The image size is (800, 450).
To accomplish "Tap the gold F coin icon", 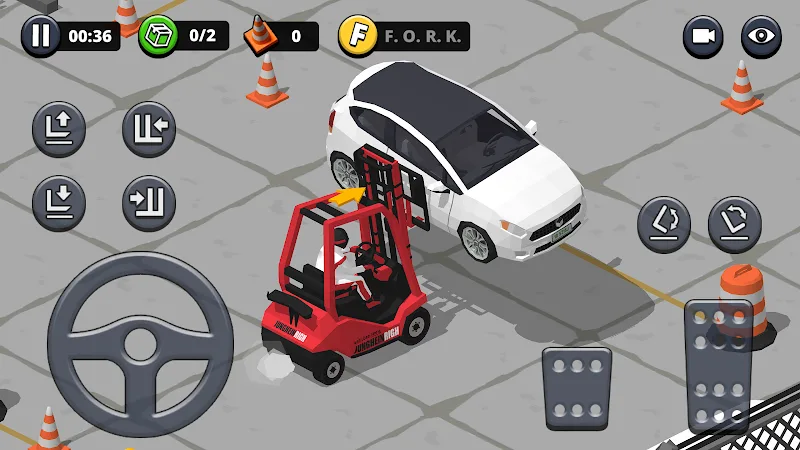I will tap(355, 37).
